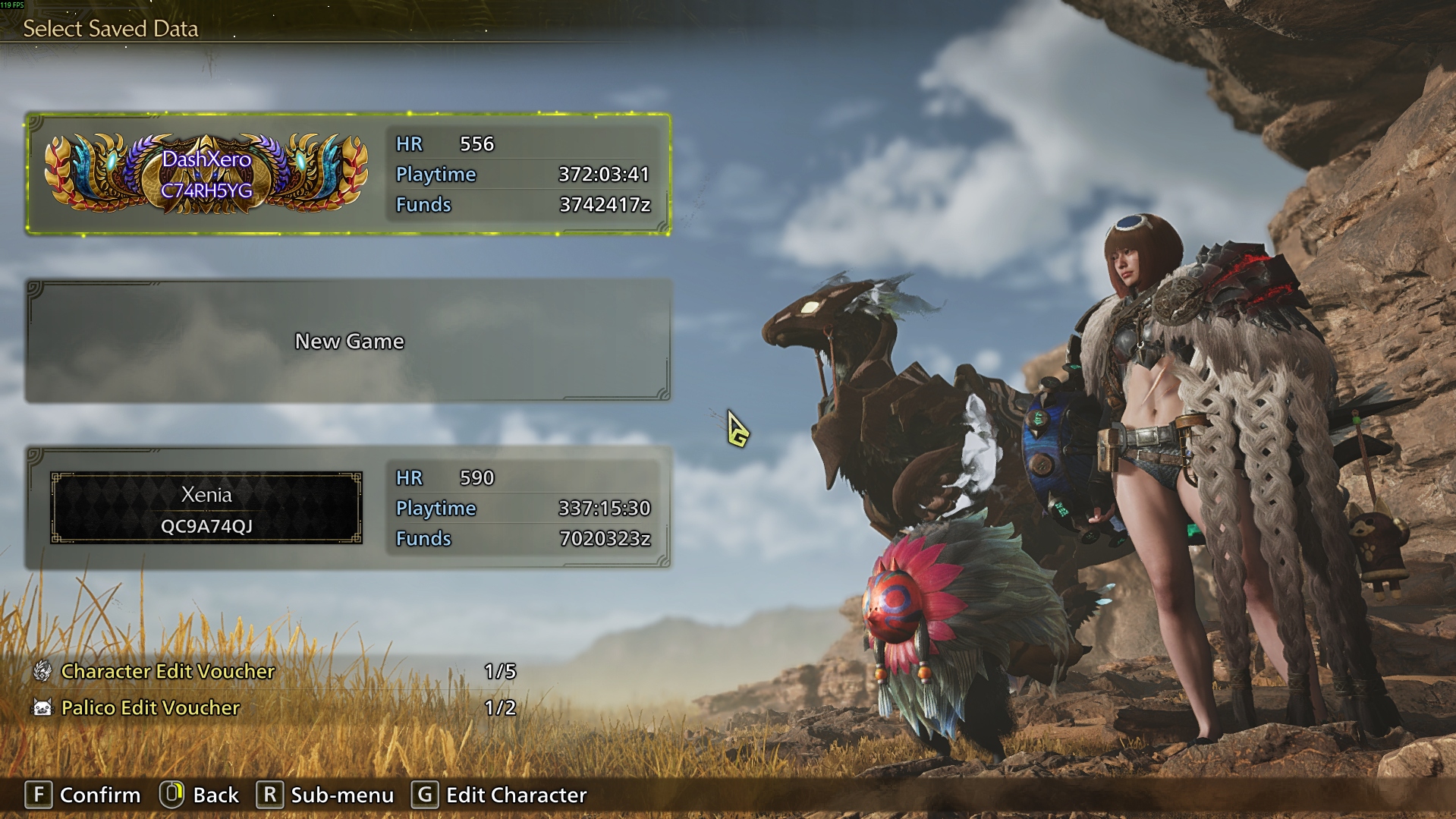This screenshot has height=819, width=1456.
Task: Choose the Xenia saved data
Action: point(348,508)
